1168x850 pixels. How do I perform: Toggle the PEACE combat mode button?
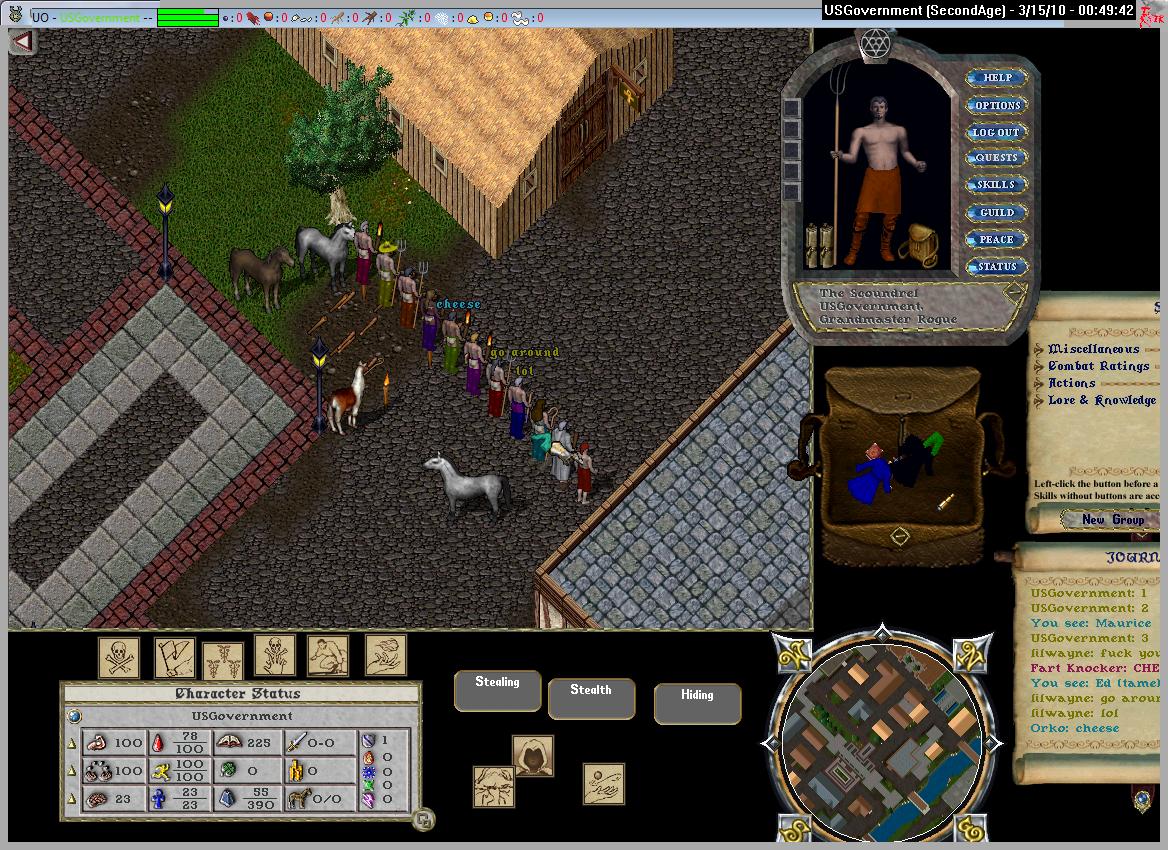[x=996, y=239]
